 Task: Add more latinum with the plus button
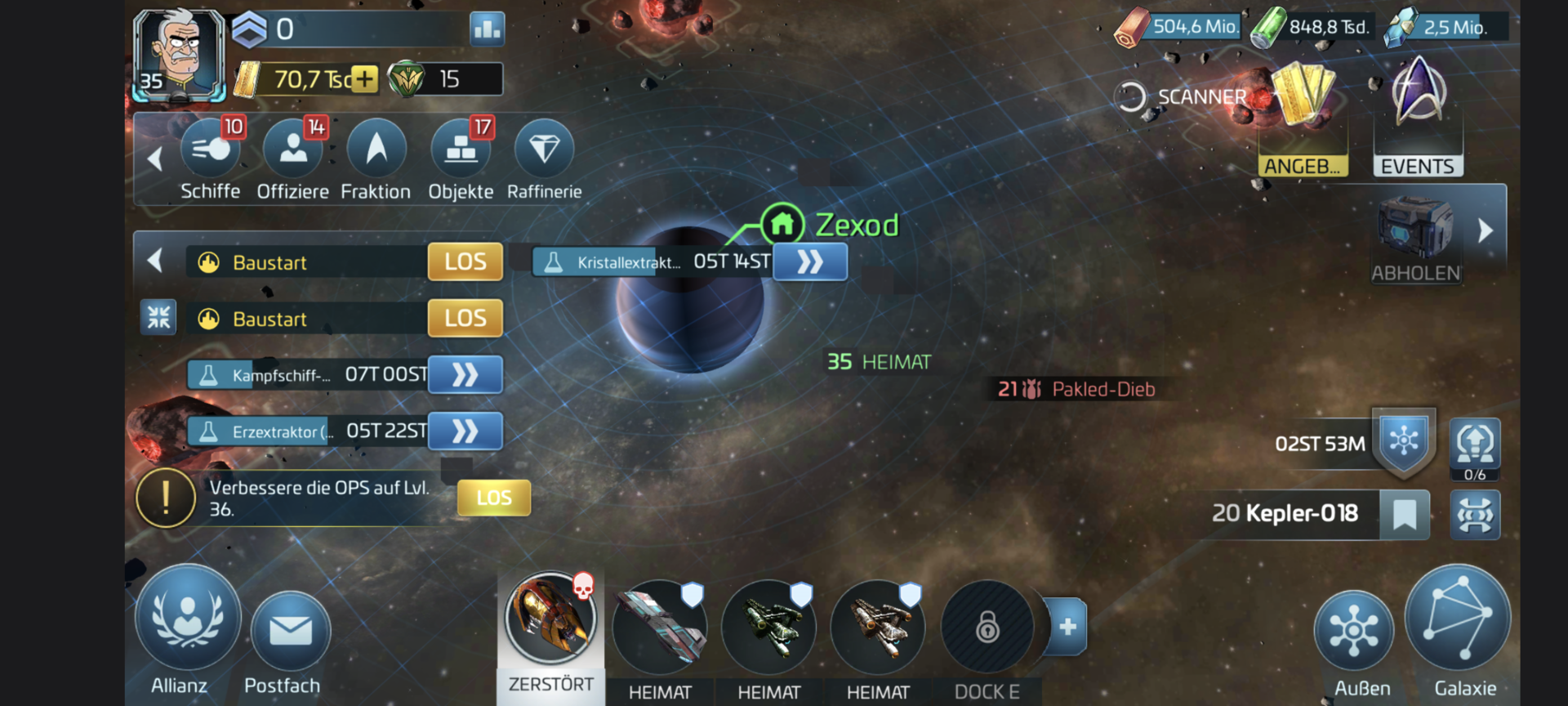coord(364,79)
